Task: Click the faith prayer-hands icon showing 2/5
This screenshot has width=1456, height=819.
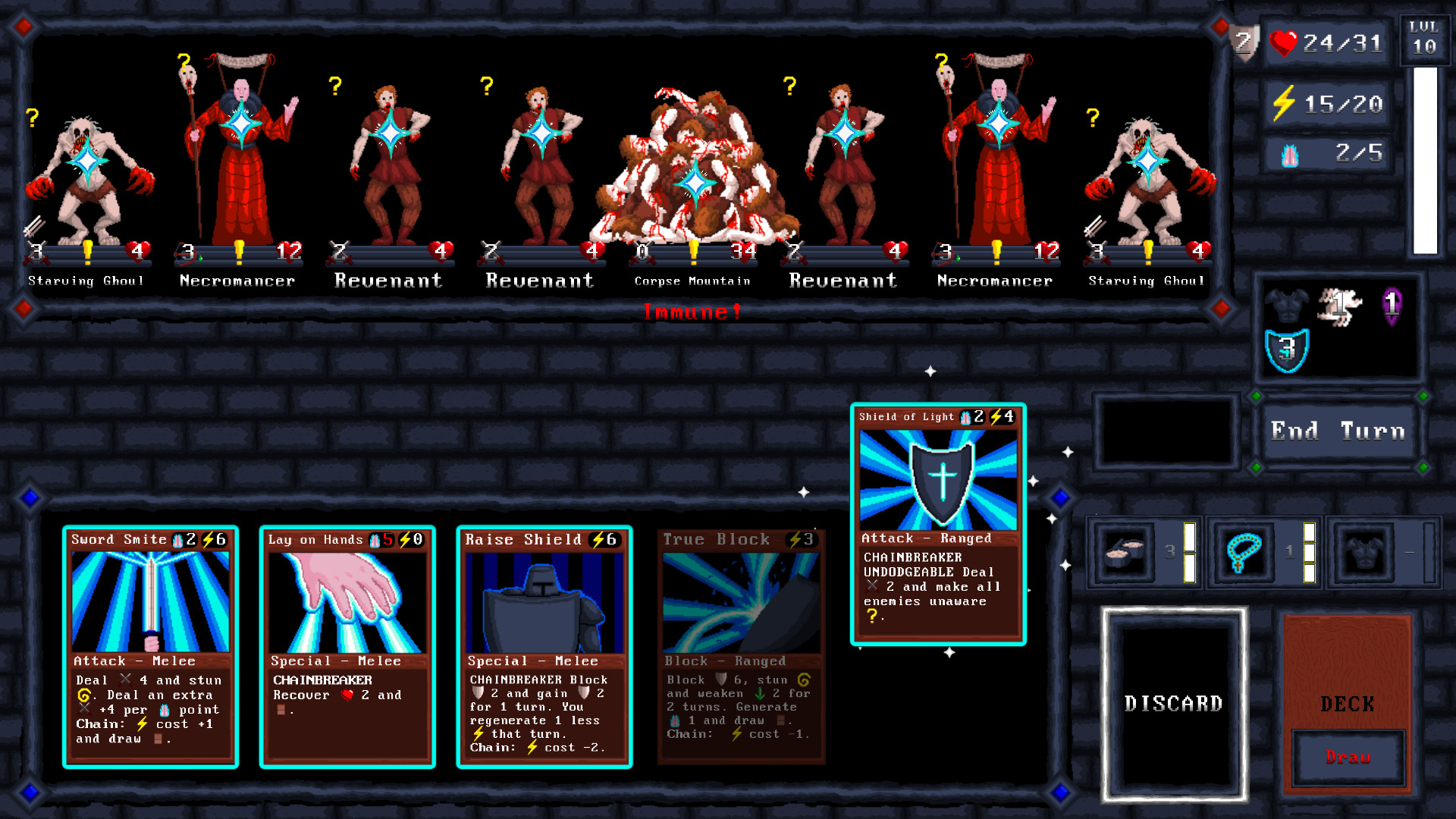Action: (1289, 154)
